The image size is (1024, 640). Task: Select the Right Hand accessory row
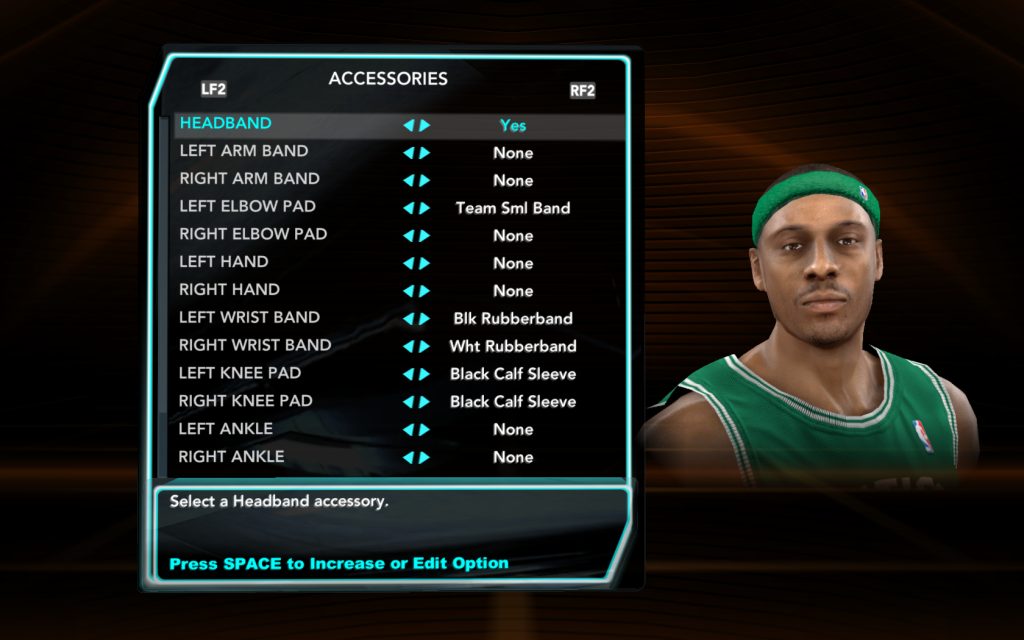pos(229,290)
